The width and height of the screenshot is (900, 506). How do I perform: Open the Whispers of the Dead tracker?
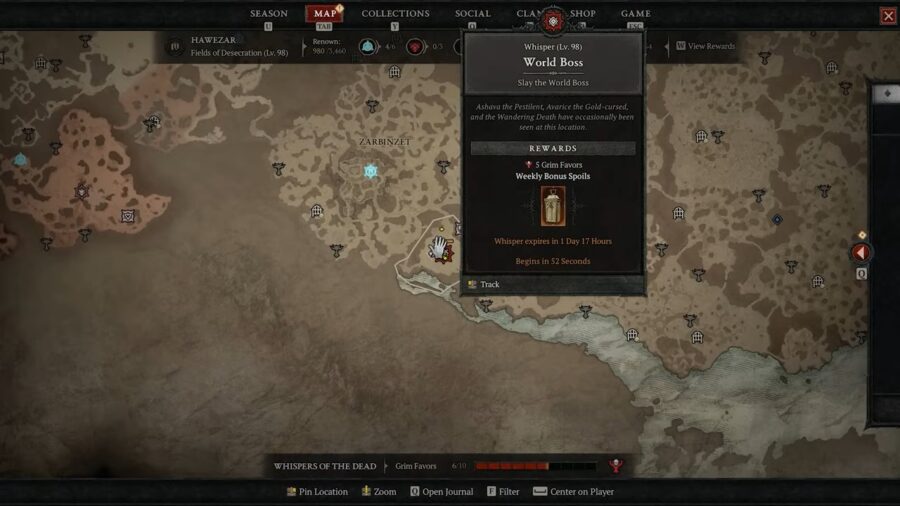325,466
